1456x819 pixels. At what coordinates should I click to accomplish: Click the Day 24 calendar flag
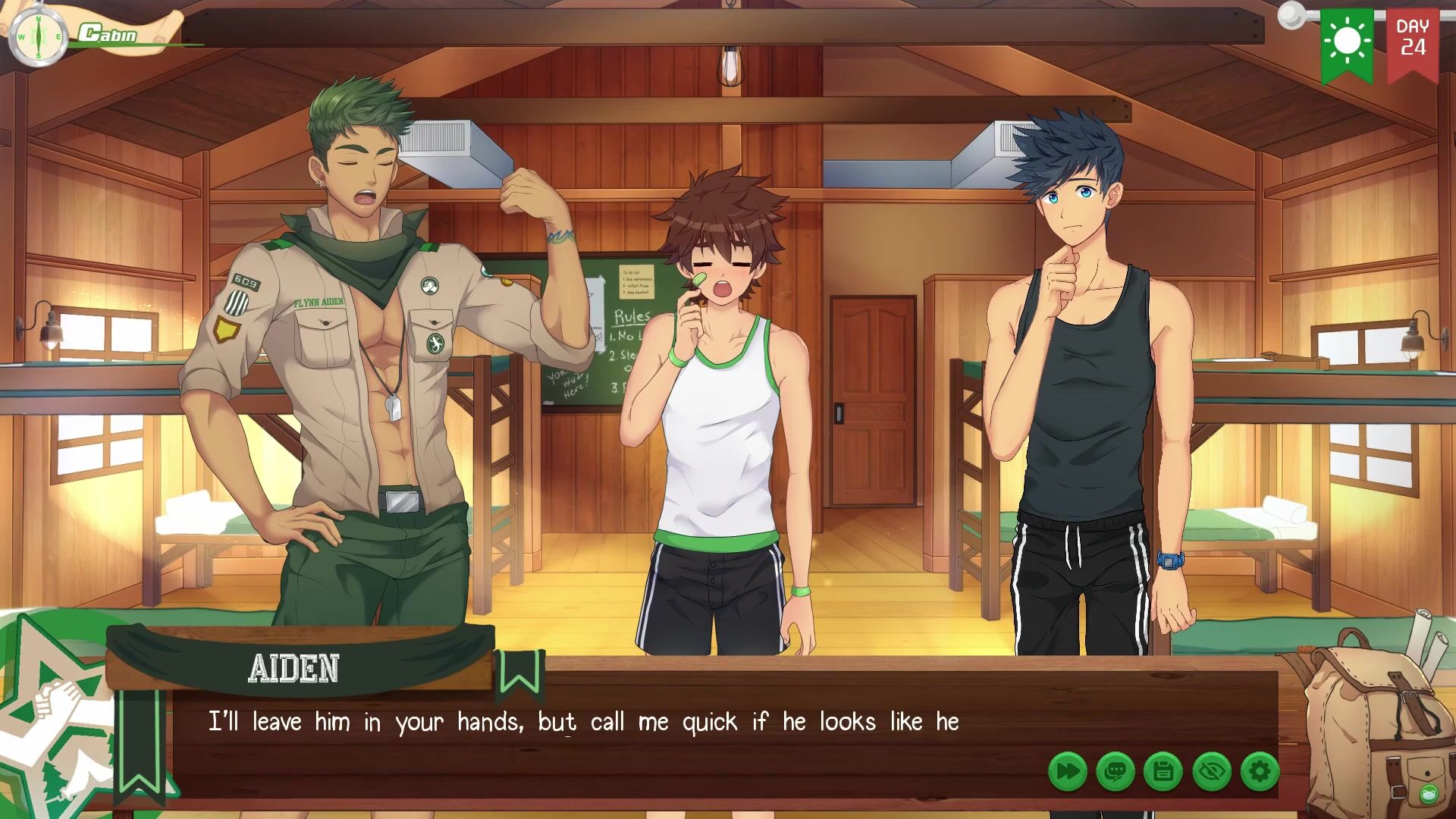(x=1413, y=42)
